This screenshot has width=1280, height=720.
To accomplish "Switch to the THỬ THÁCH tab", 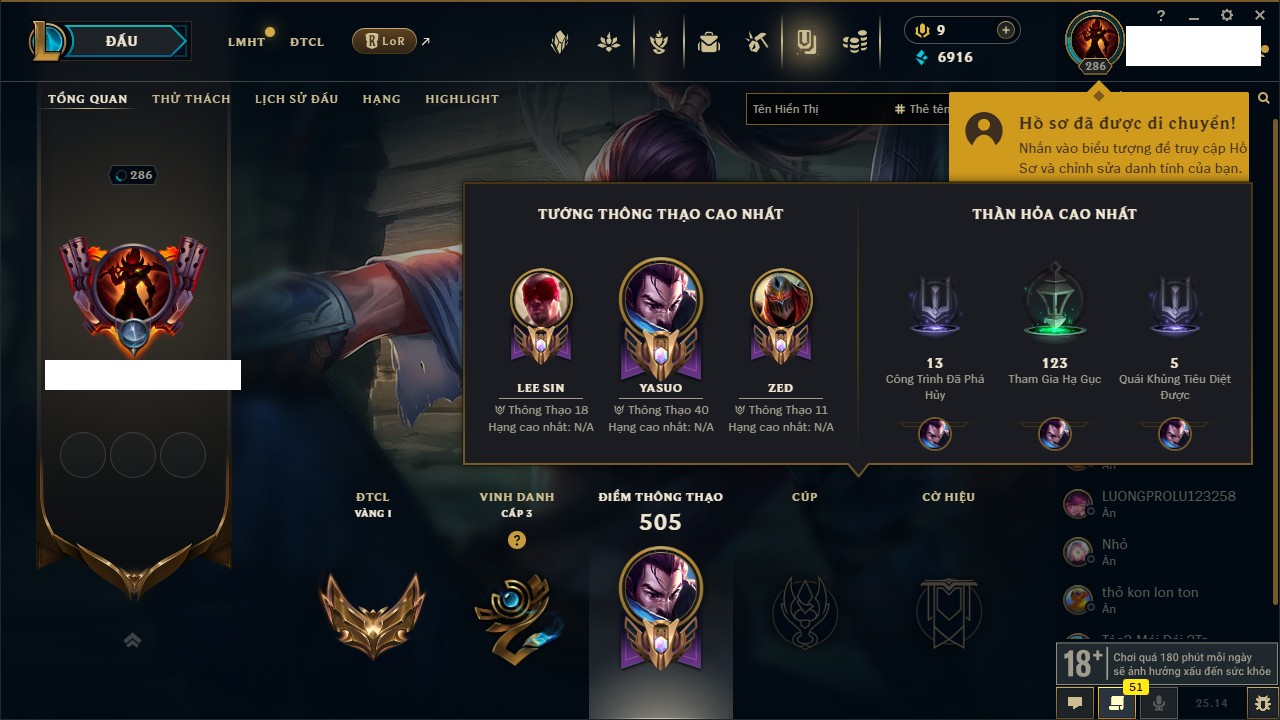I will click(191, 99).
